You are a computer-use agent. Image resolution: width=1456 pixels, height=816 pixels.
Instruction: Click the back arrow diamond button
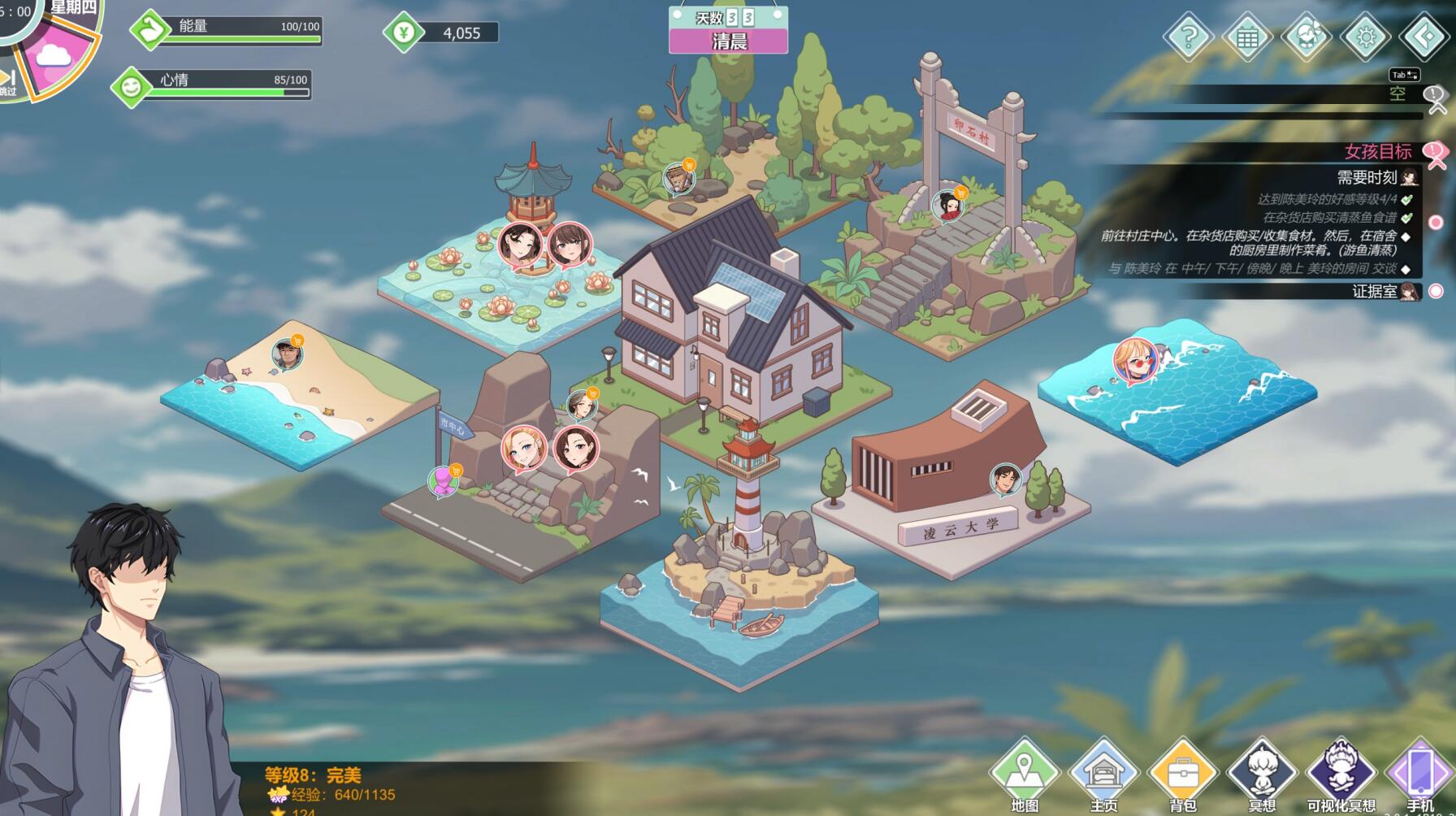point(1424,37)
